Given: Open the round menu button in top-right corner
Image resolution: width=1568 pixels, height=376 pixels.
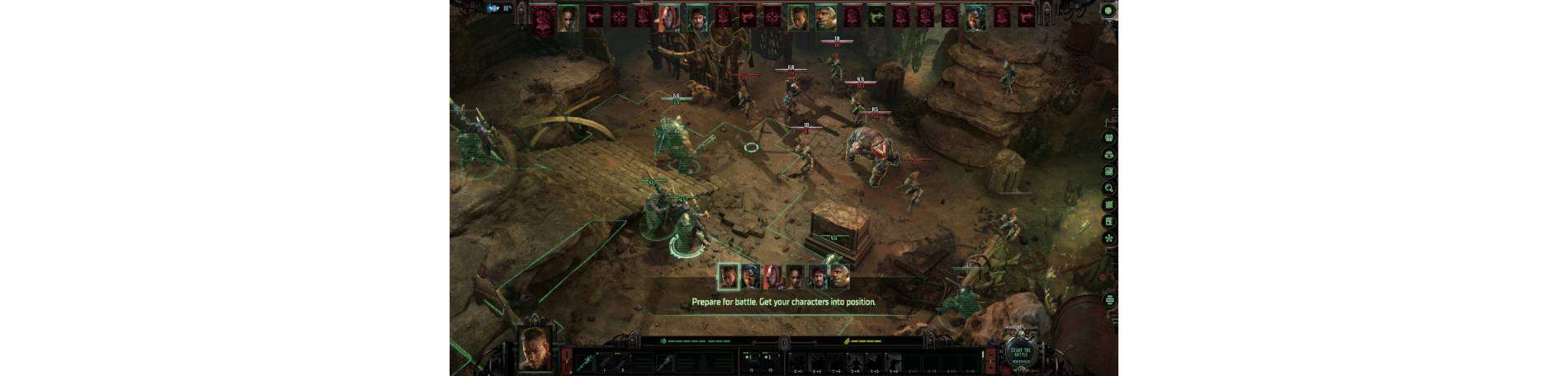Looking at the screenshot, I should coord(1108,11).
